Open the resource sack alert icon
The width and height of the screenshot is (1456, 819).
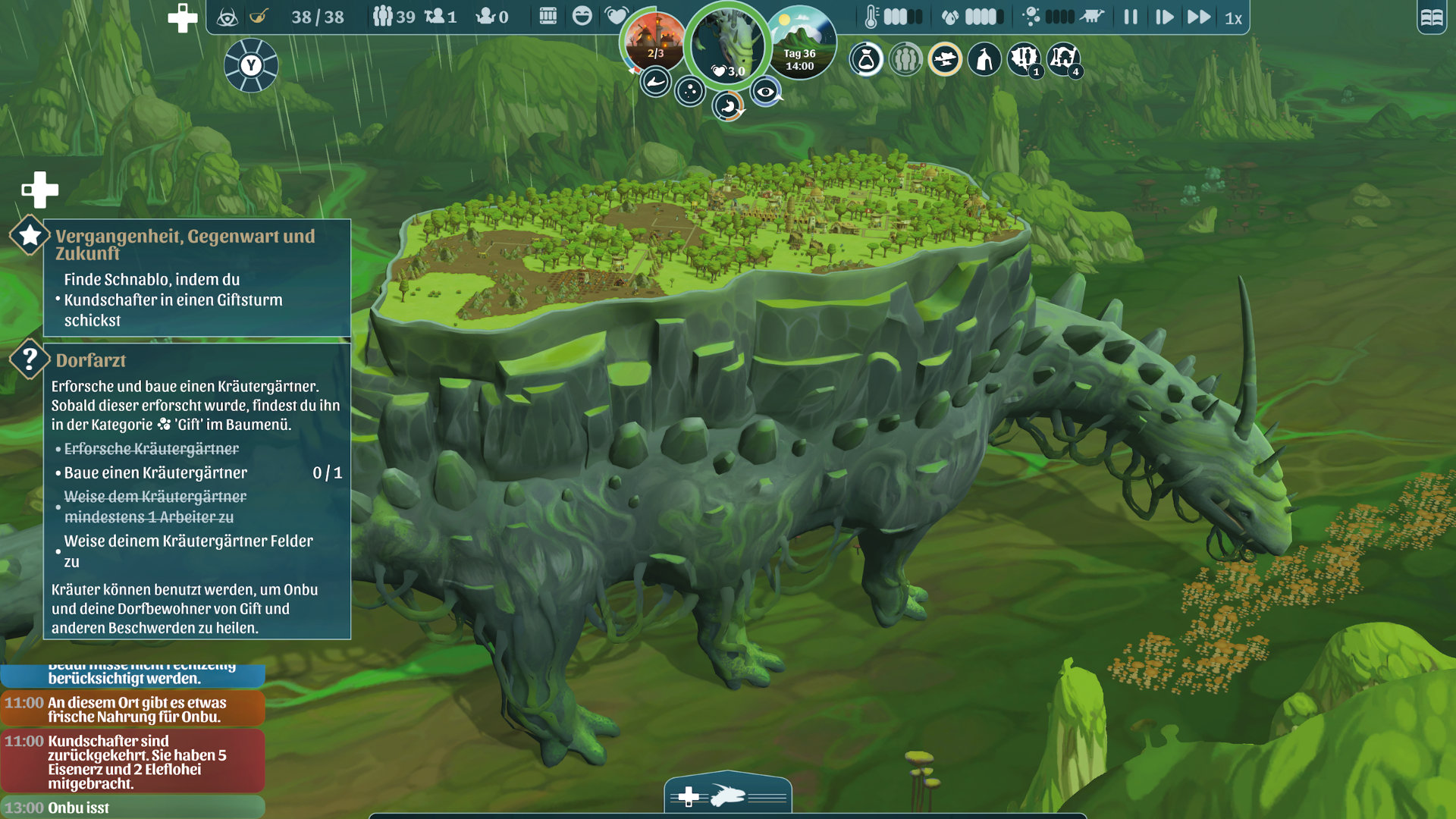866,59
